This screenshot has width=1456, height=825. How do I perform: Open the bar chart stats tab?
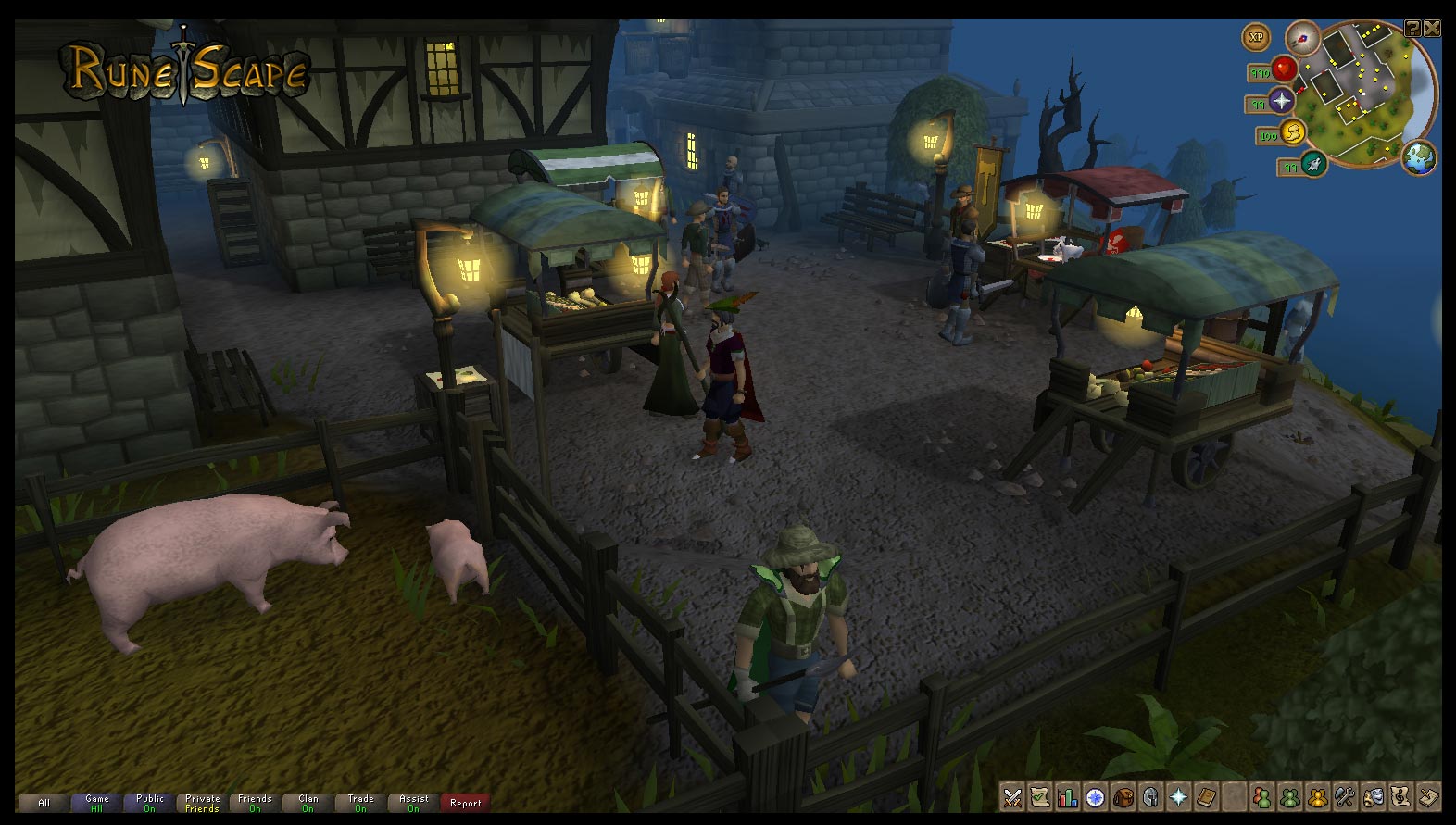click(1068, 797)
